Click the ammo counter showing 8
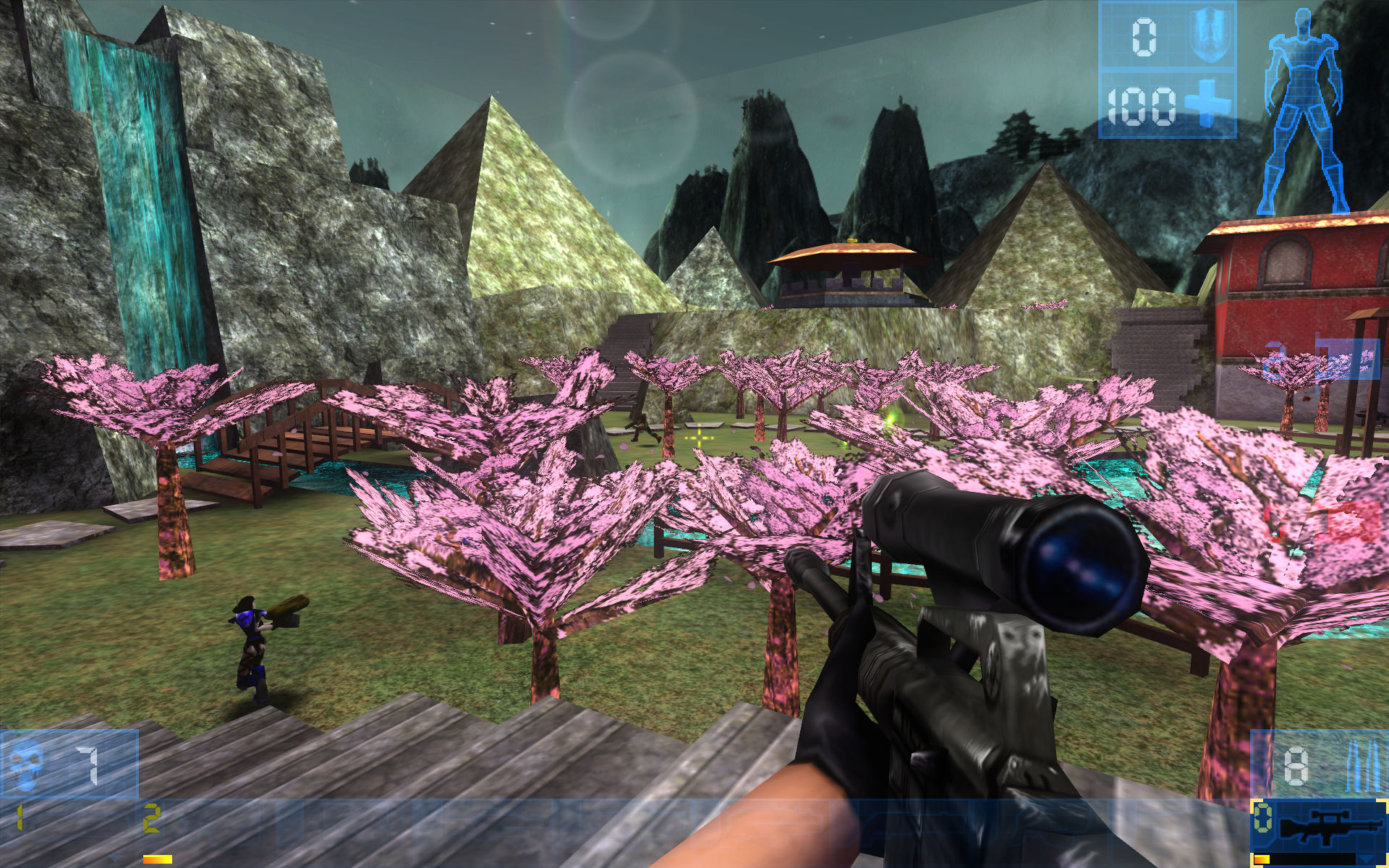The image size is (1389, 868). point(1295,765)
